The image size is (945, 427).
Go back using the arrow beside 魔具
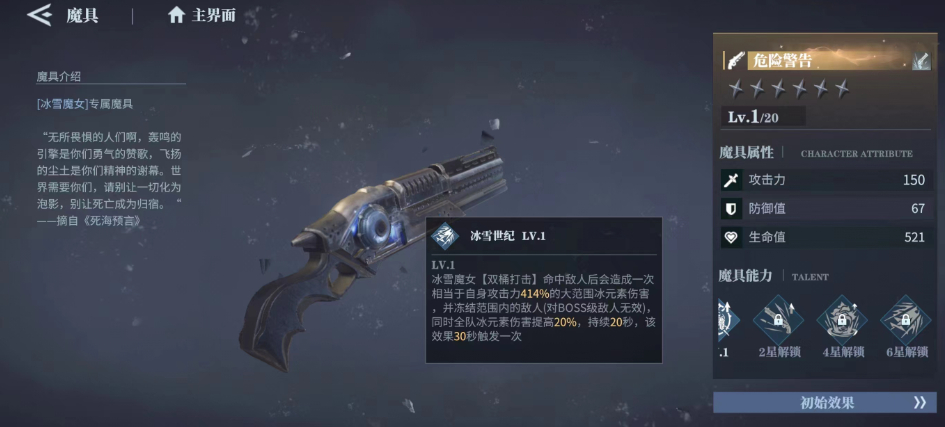[40, 15]
